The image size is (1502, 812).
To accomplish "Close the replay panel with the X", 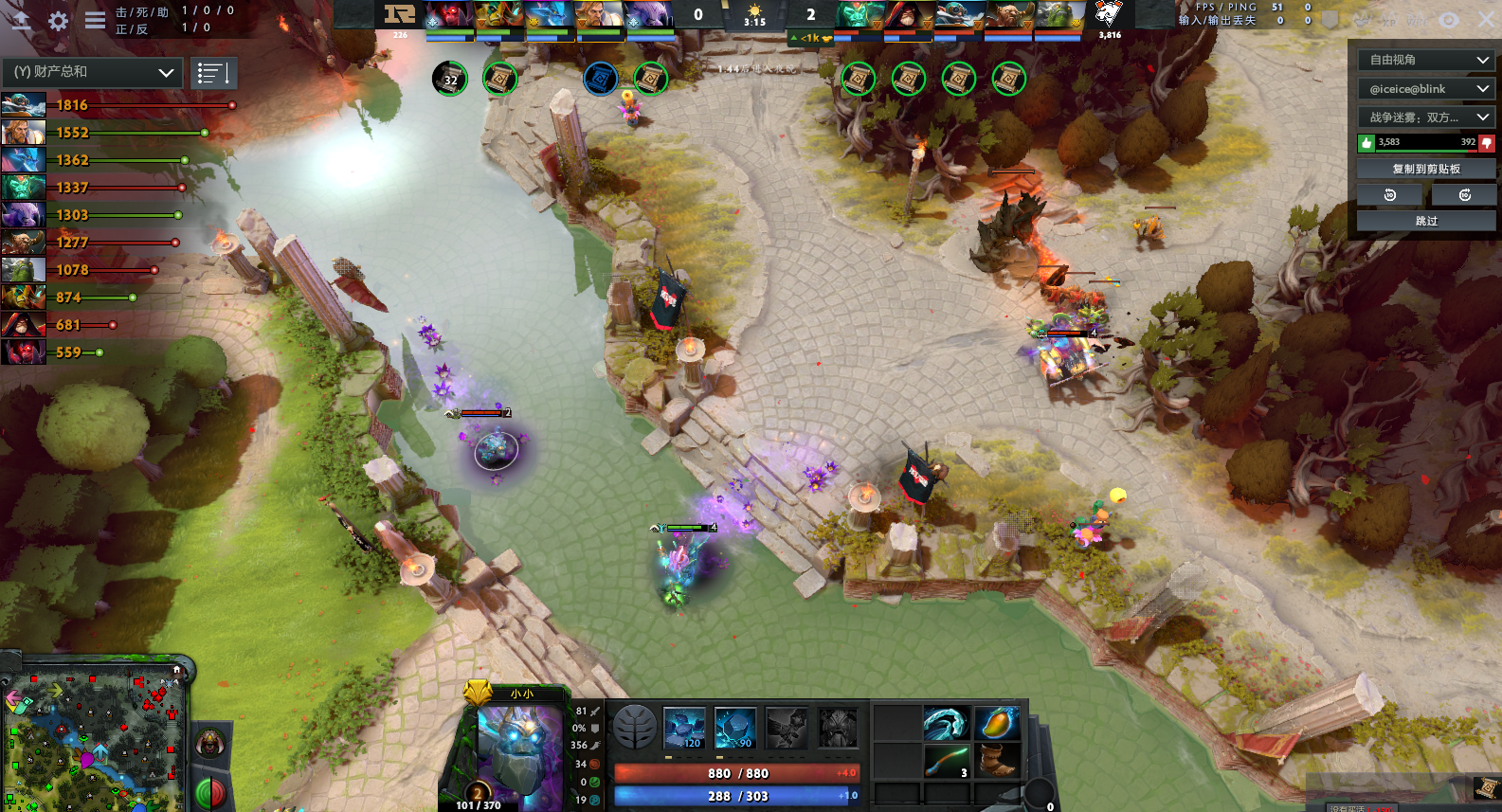I will 1486,19.
